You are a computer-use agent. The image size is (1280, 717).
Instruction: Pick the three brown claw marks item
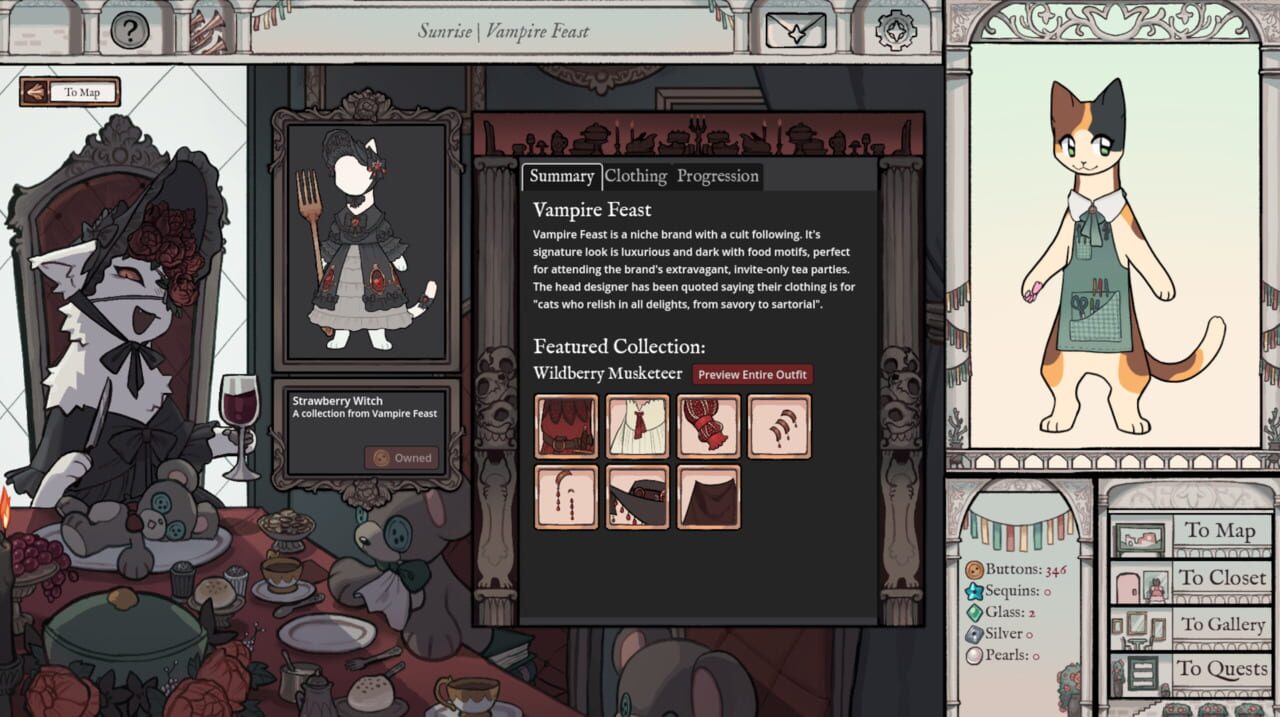[780, 426]
